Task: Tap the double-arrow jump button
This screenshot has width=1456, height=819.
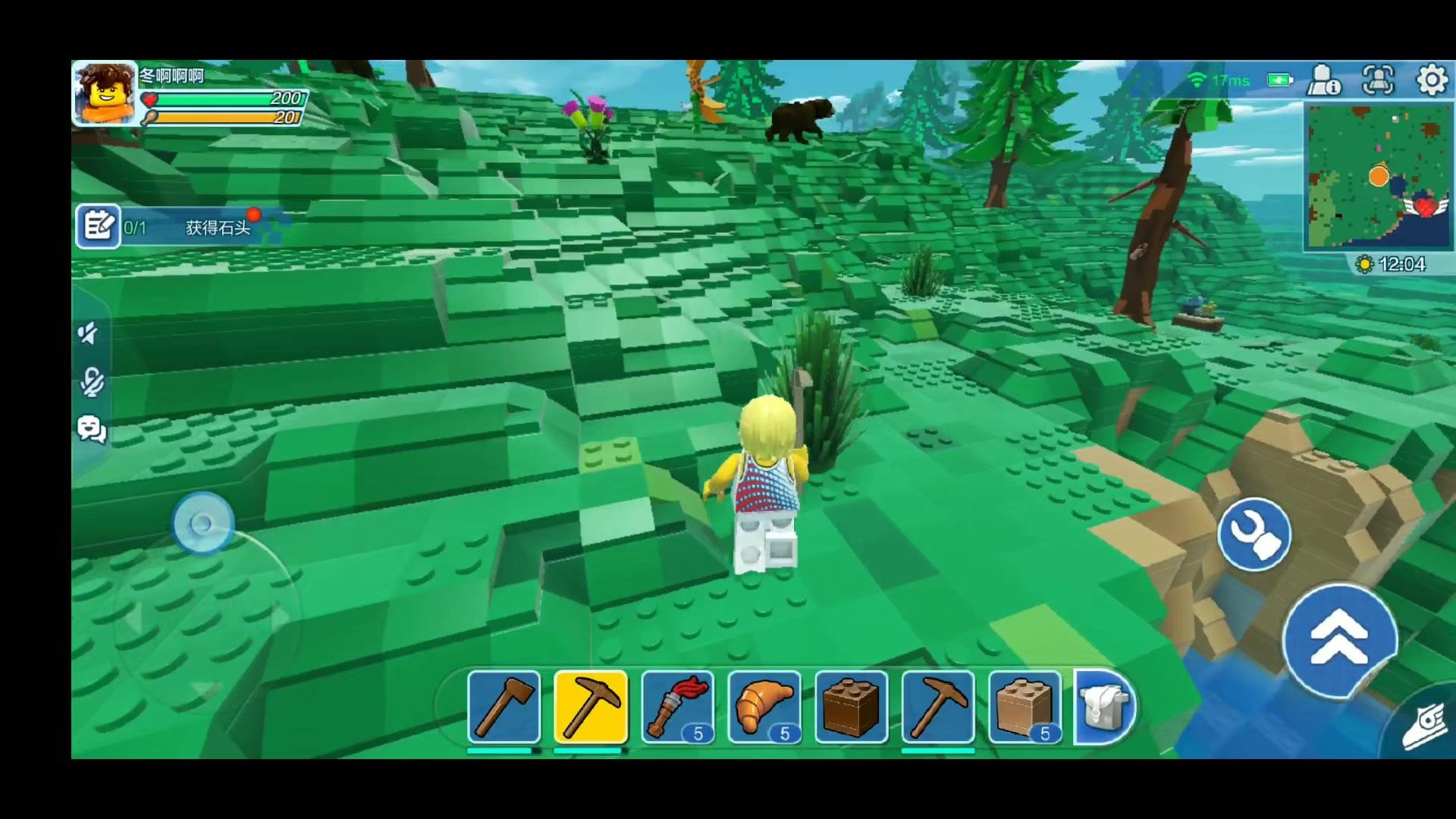Action: [1339, 639]
